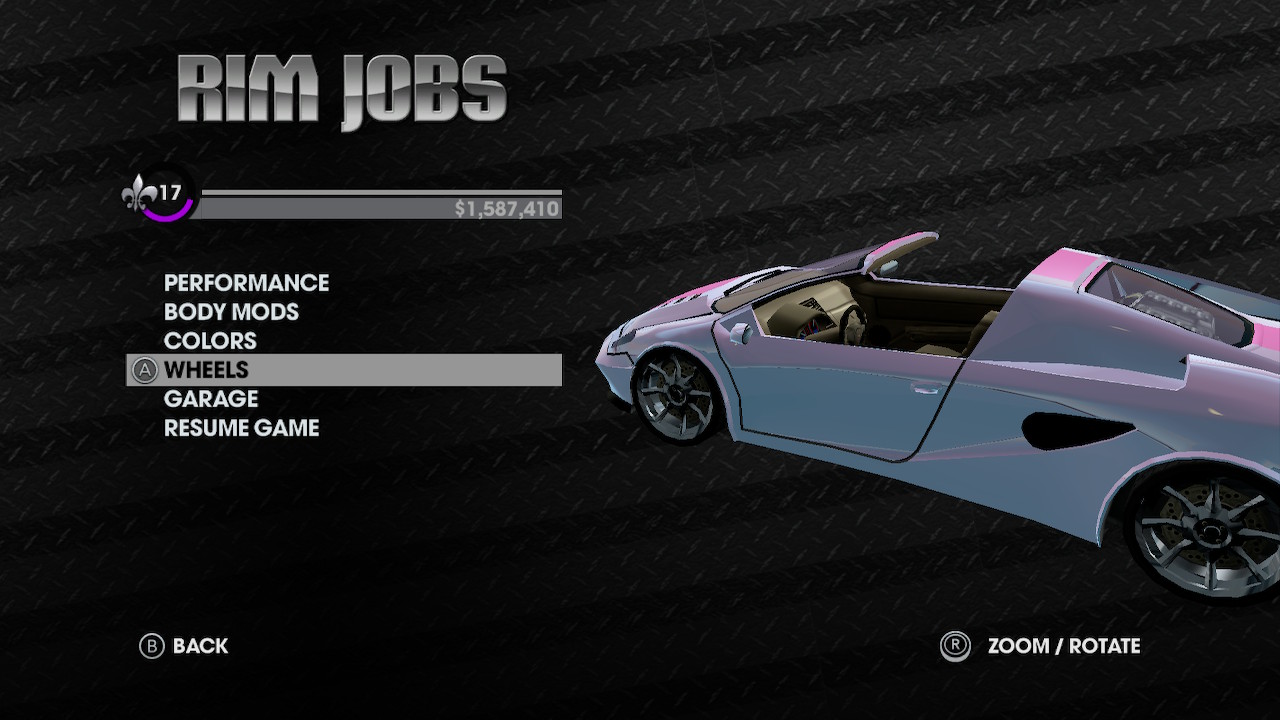The image size is (1280, 720).
Task: Click the Back label
Action: [200, 646]
